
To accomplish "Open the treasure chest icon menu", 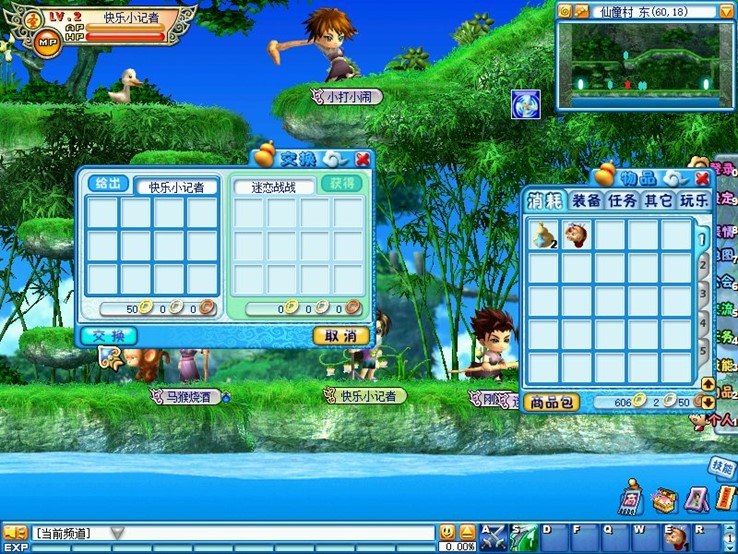I will 663,499.
